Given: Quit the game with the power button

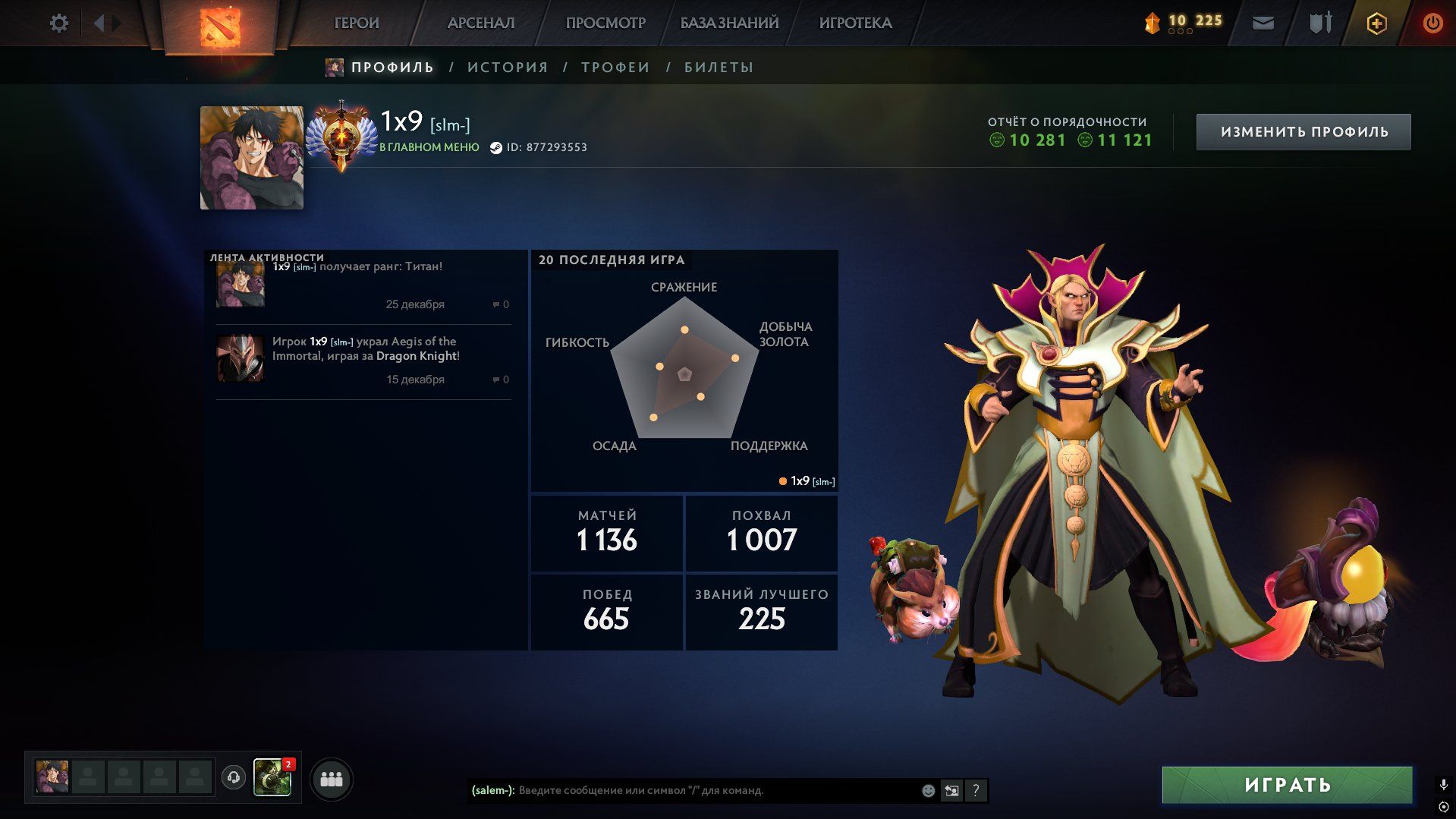Looking at the screenshot, I should [x=1432, y=24].
